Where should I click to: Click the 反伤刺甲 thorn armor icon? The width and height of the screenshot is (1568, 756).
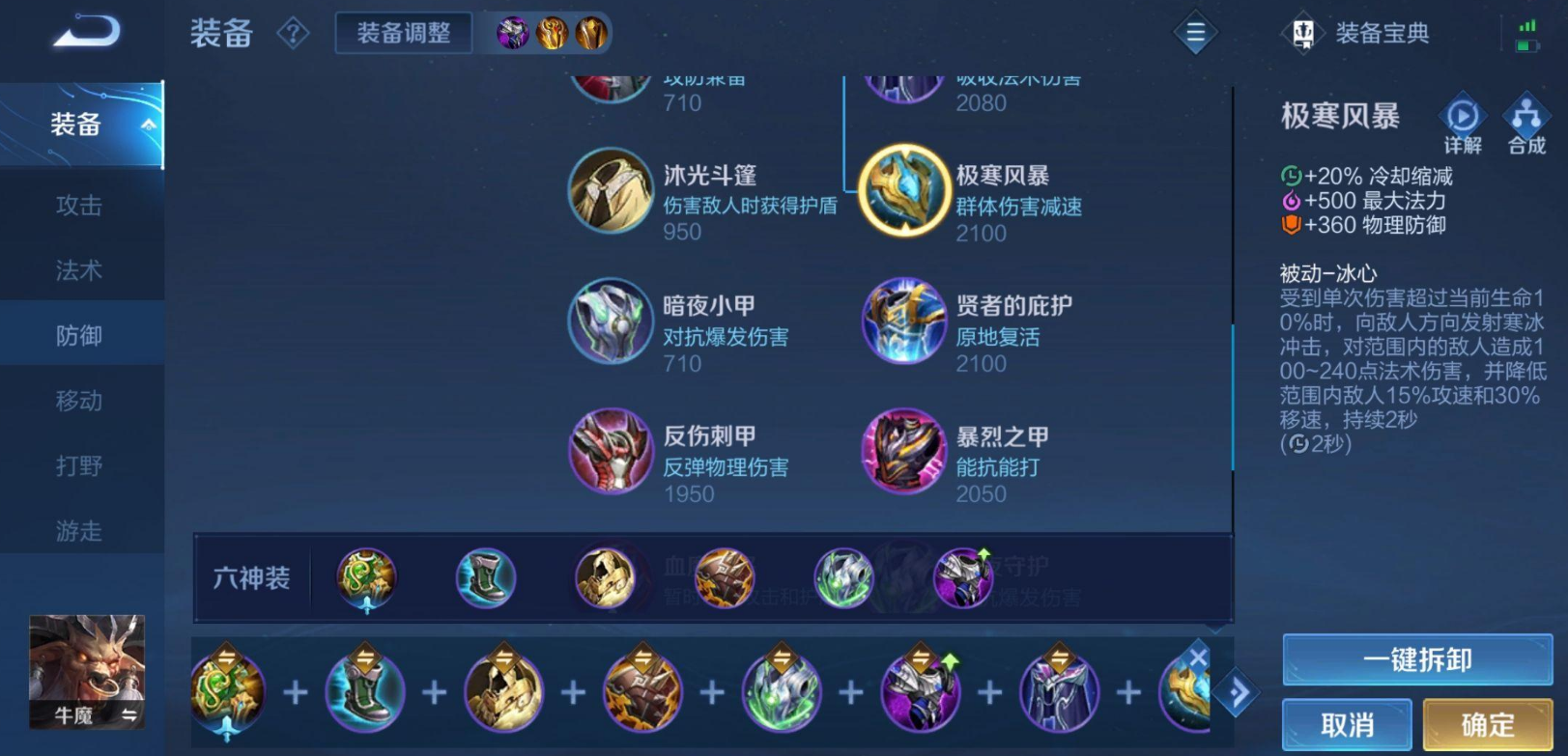[611, 452]
